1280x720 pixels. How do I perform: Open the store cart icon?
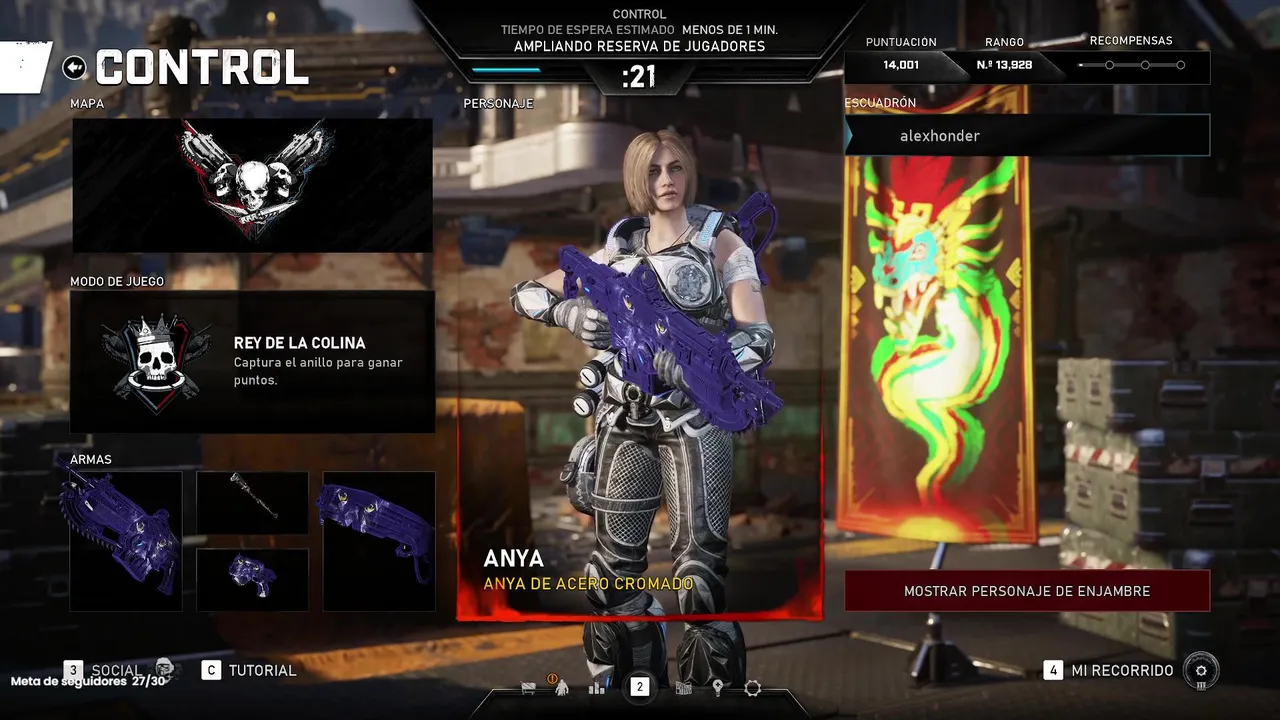click(528, 688)
